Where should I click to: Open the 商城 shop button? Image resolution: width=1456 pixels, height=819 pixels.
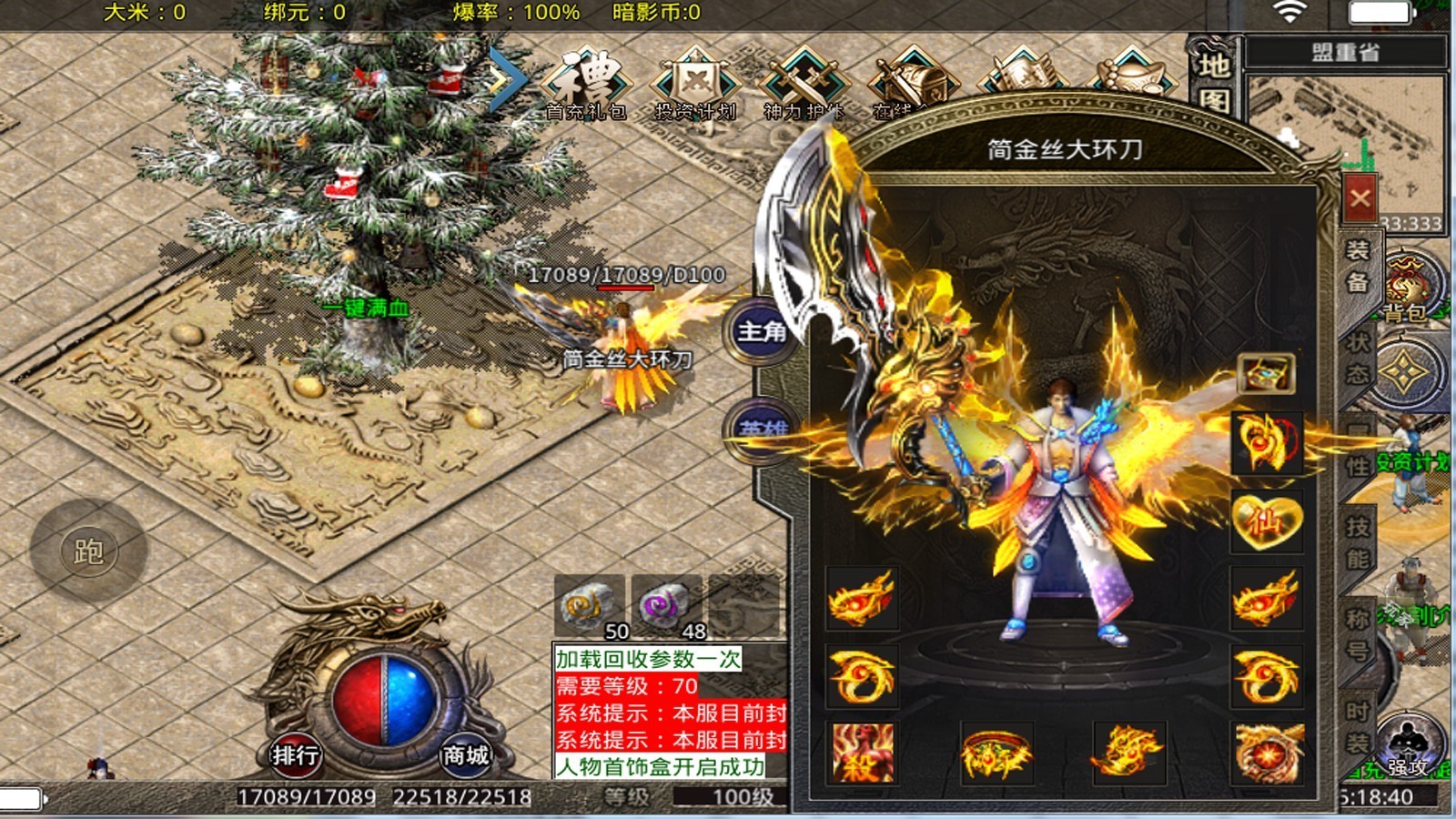[465, 754]
